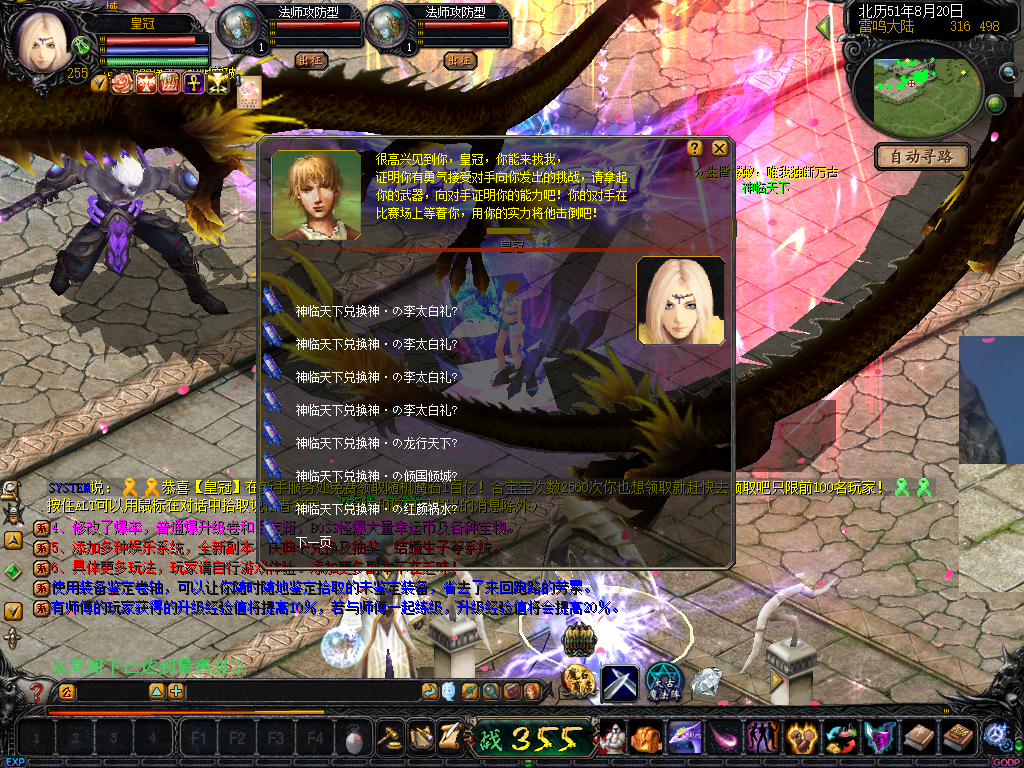Open the gear settings icon at bottom right
Viewport: 1024px width, 768px height.
point(996,736)
